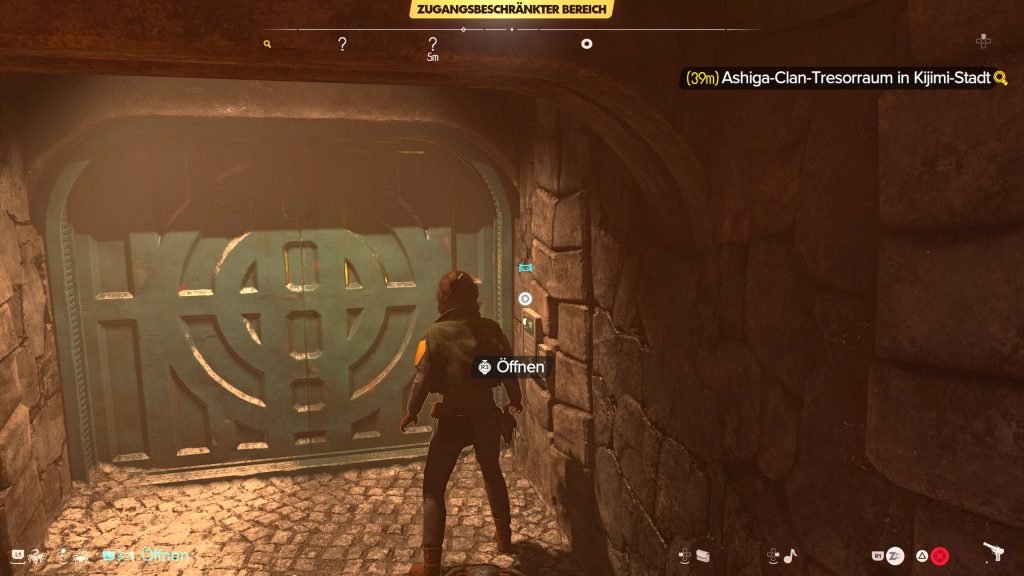Image resolution: width=1024 pixels, height=576 pixels.
Task: Click the yellow magnifier marker on compass
Action: click(x=267, y=44)
